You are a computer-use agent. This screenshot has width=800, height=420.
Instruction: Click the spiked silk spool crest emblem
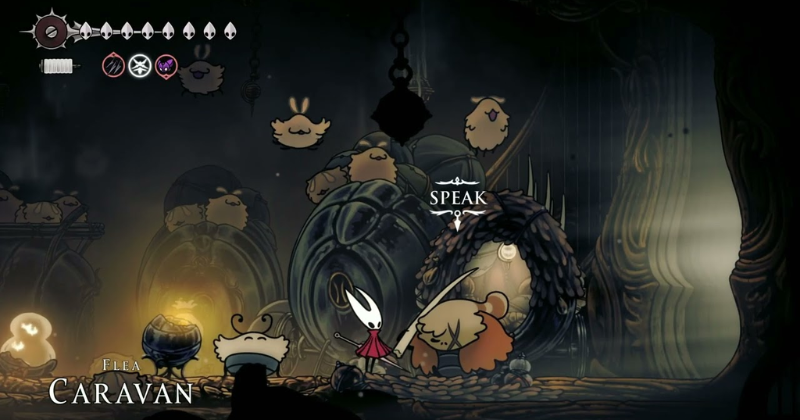click(x=48, y=30)
